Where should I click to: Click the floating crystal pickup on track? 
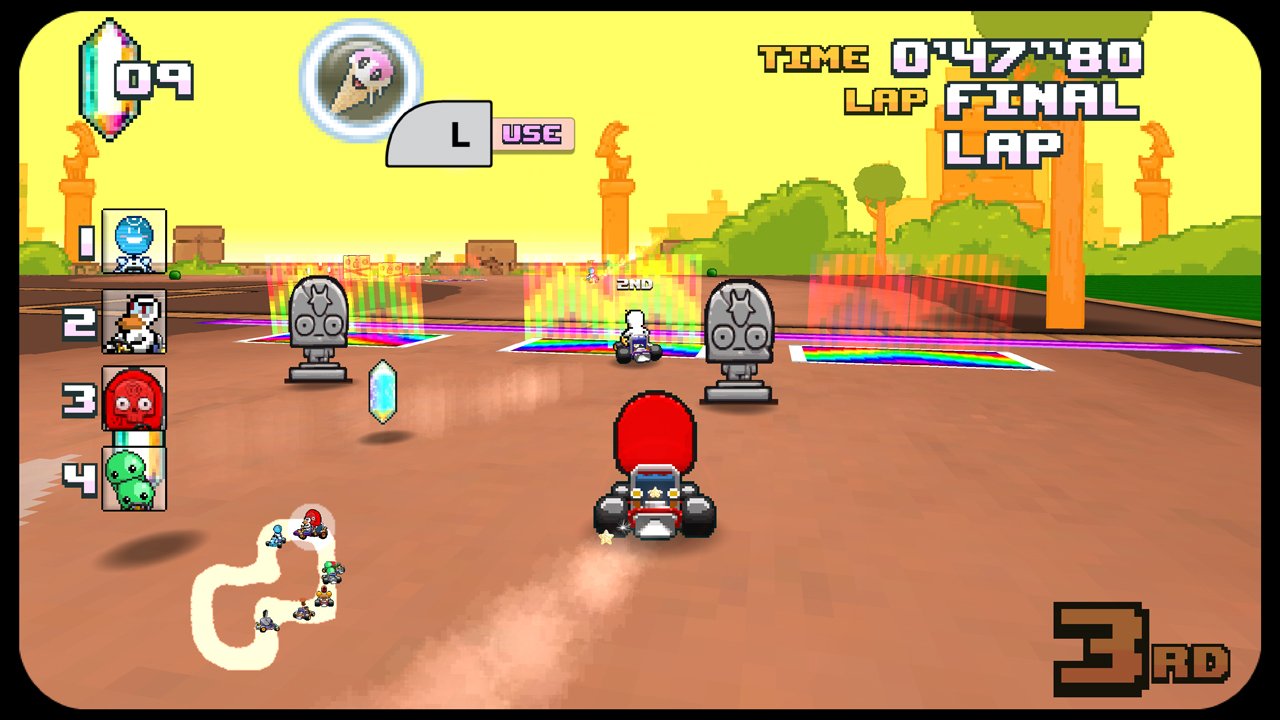click(x=382, y=392)
